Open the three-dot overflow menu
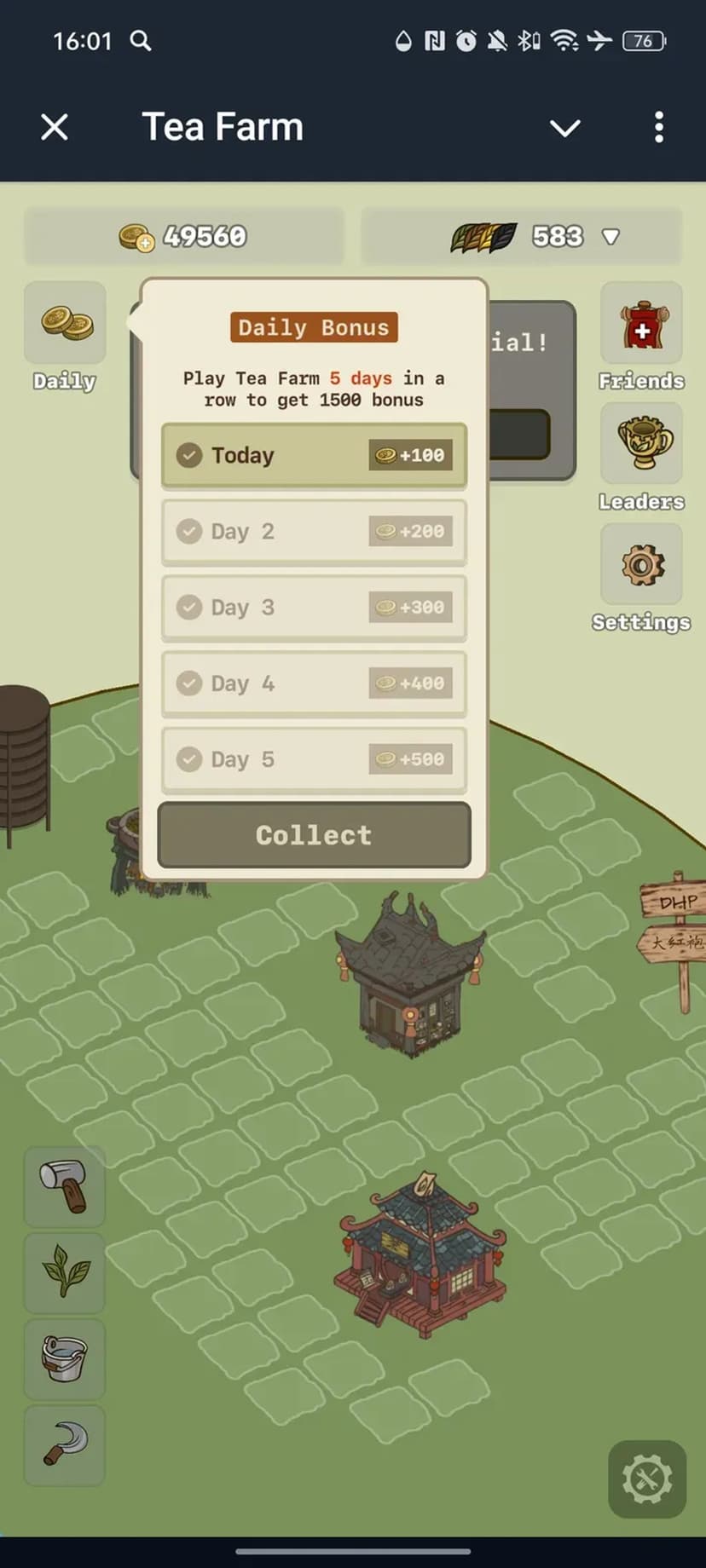This screenshot has height=1568, width=706. 659,128
